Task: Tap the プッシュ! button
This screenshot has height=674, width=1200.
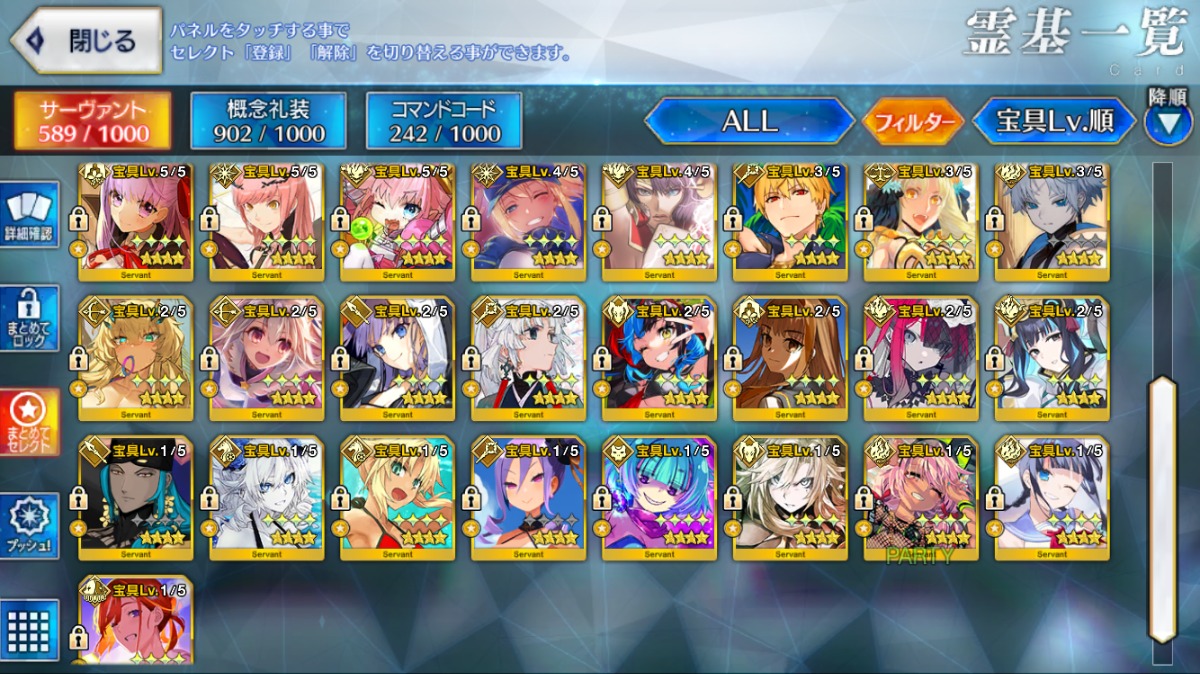Action: (31, 526)
